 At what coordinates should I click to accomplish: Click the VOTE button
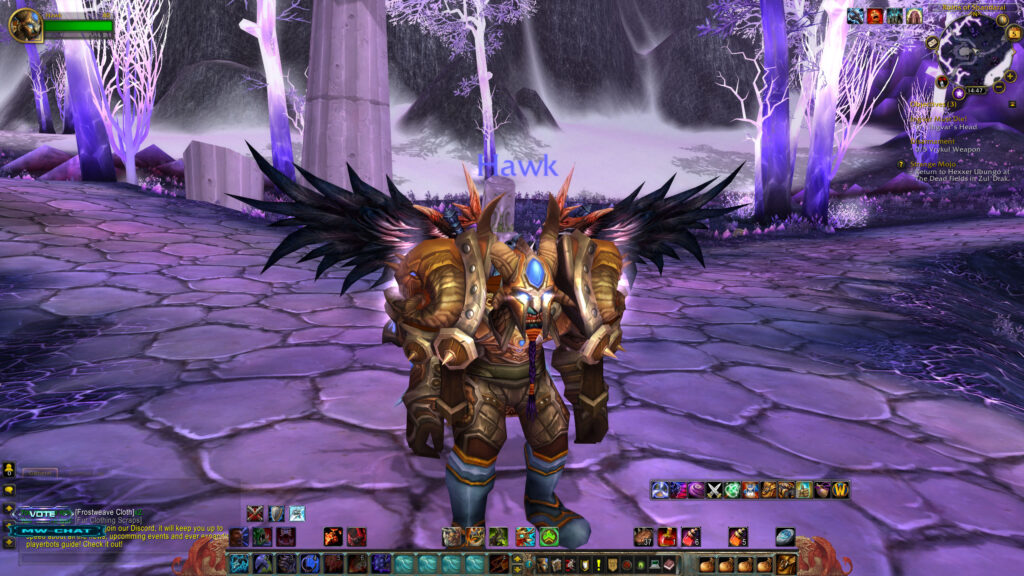coord(43,514)
